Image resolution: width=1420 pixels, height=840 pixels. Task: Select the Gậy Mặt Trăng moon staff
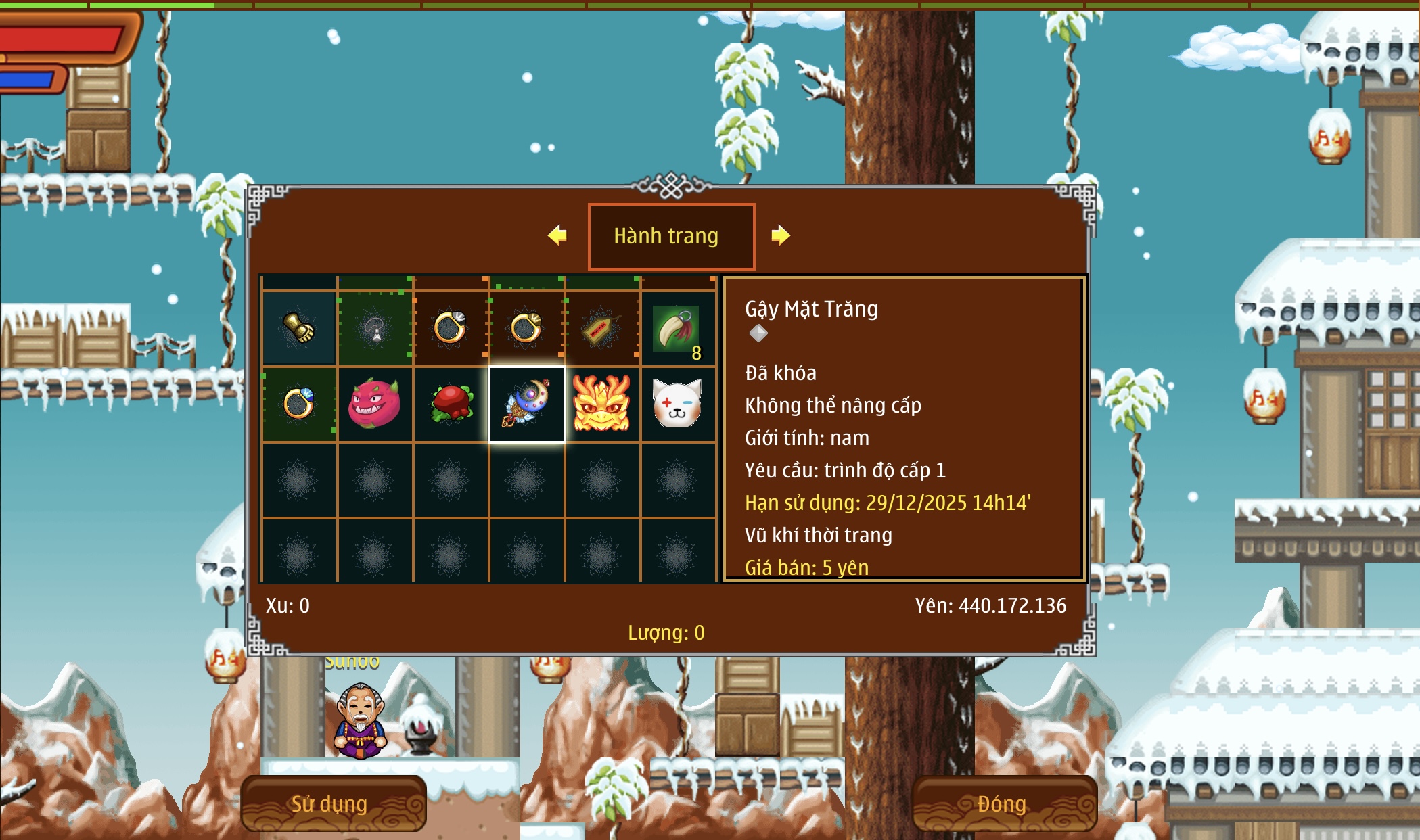click(x=526, y=404)
